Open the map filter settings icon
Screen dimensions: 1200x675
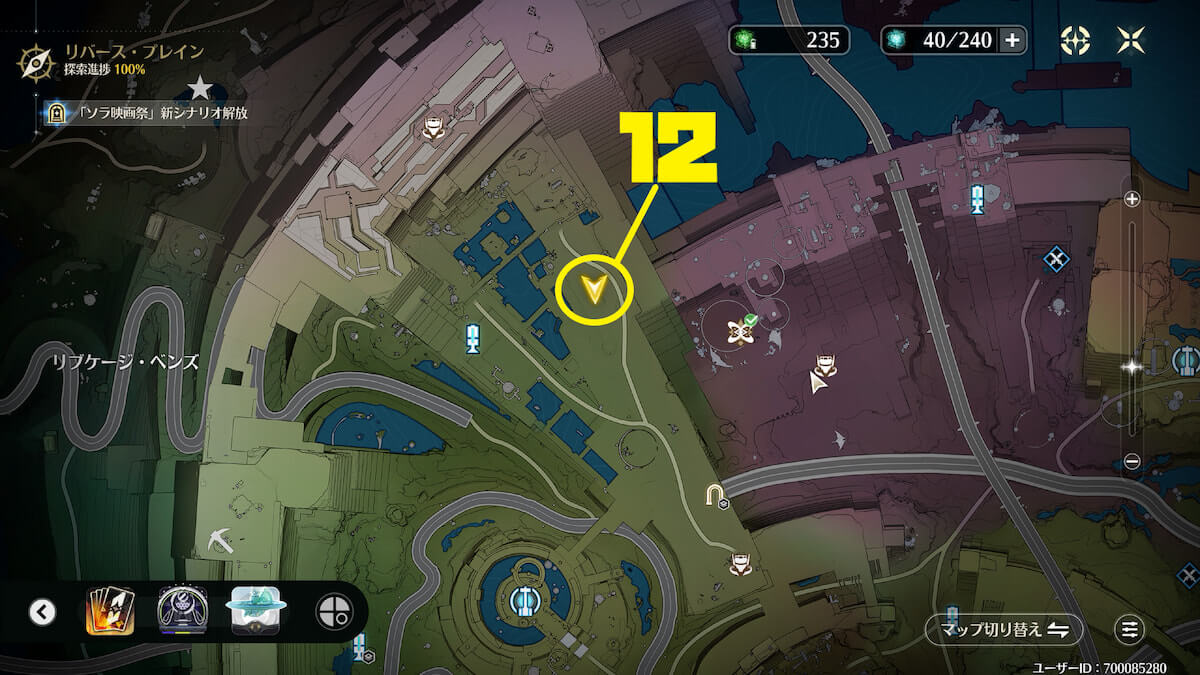tap(1130, 629)
